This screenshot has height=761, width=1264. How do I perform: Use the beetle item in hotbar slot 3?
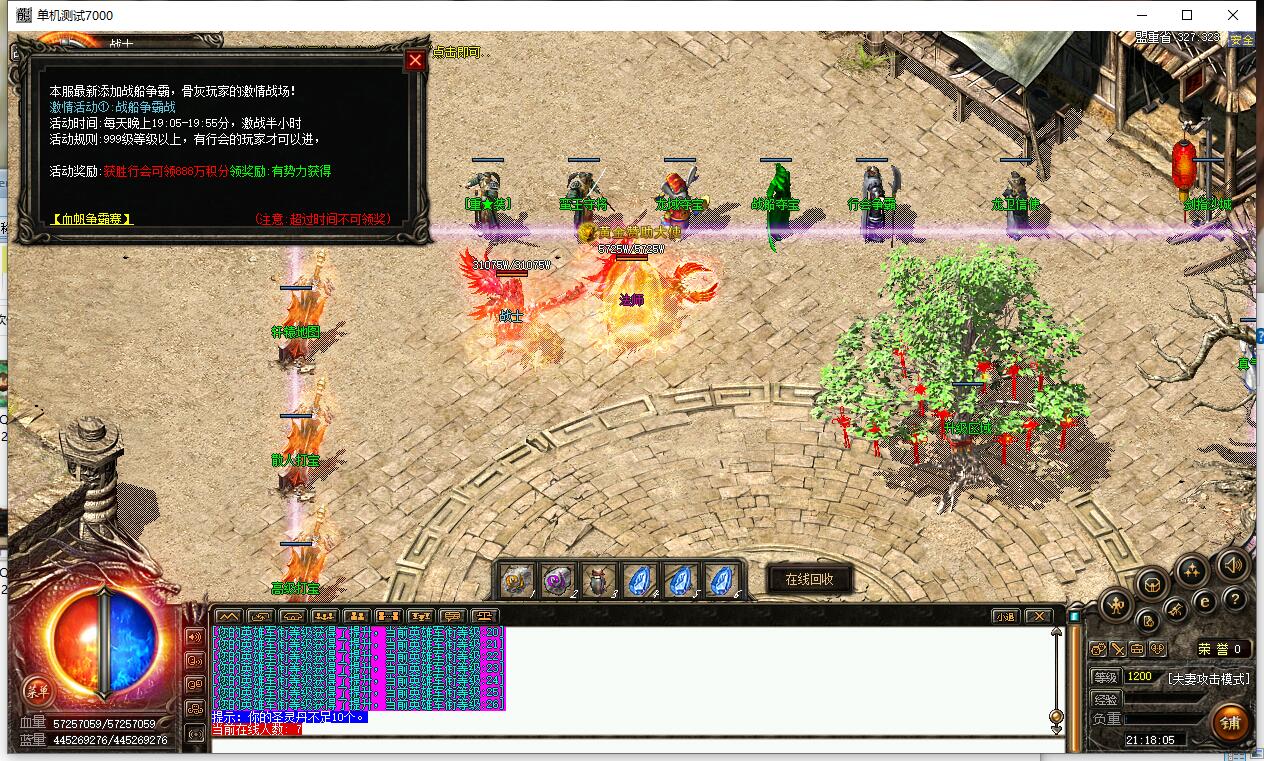(x=596, y=579)
